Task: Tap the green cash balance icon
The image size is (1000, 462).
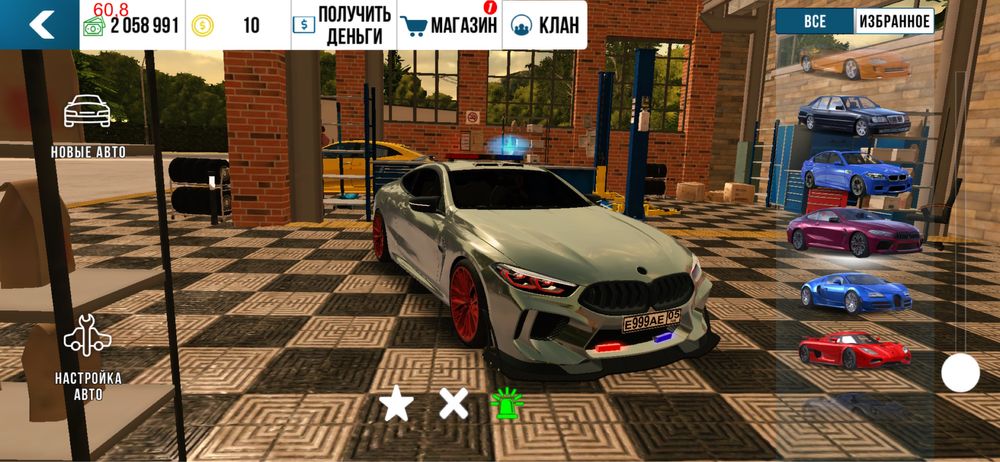Action: (x=94, y=26)
